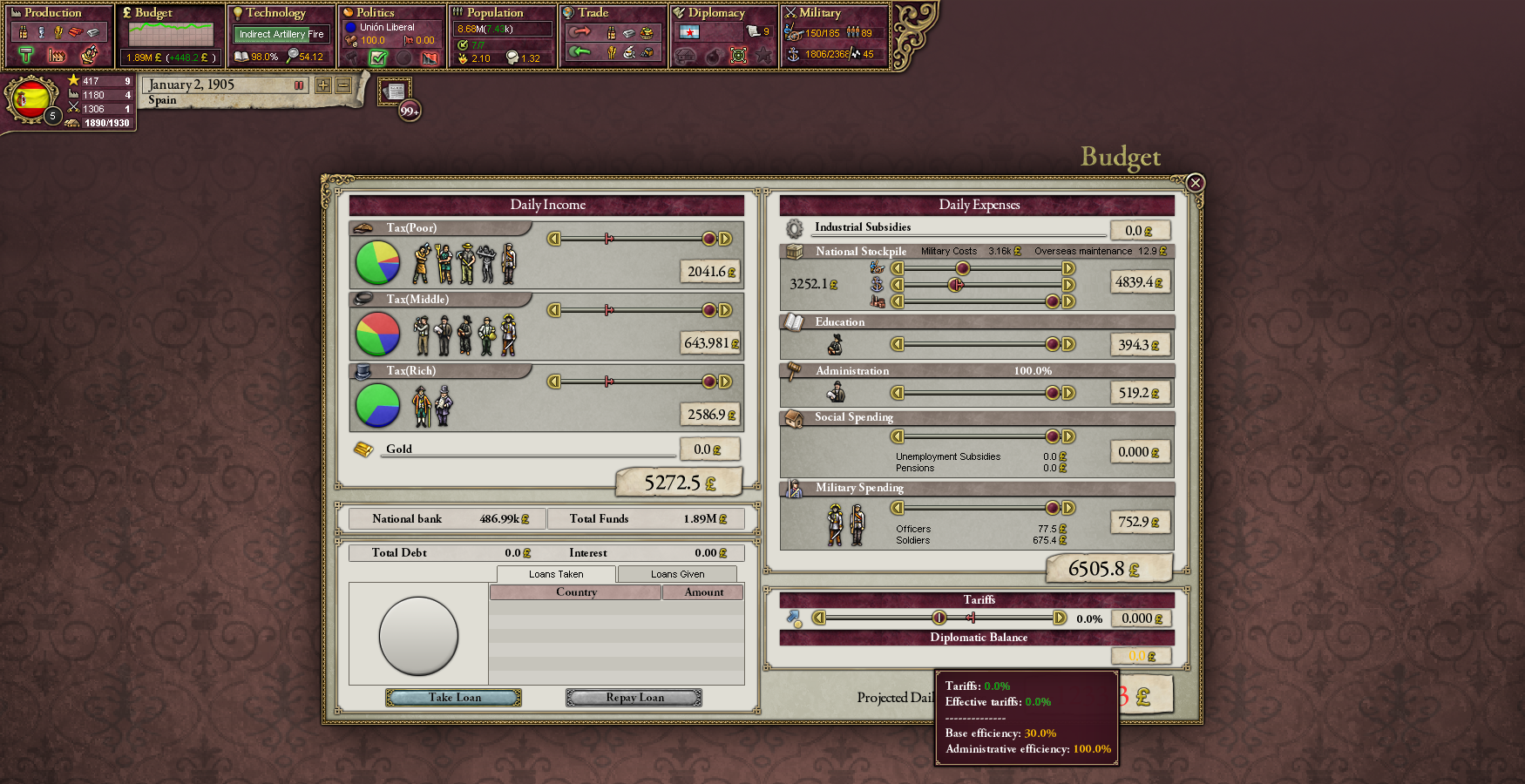The image size is (1525, 784).
Task: Raise Tax(Poor) with its right arrow
Action: pyautogui.click(x=725, y=239)
